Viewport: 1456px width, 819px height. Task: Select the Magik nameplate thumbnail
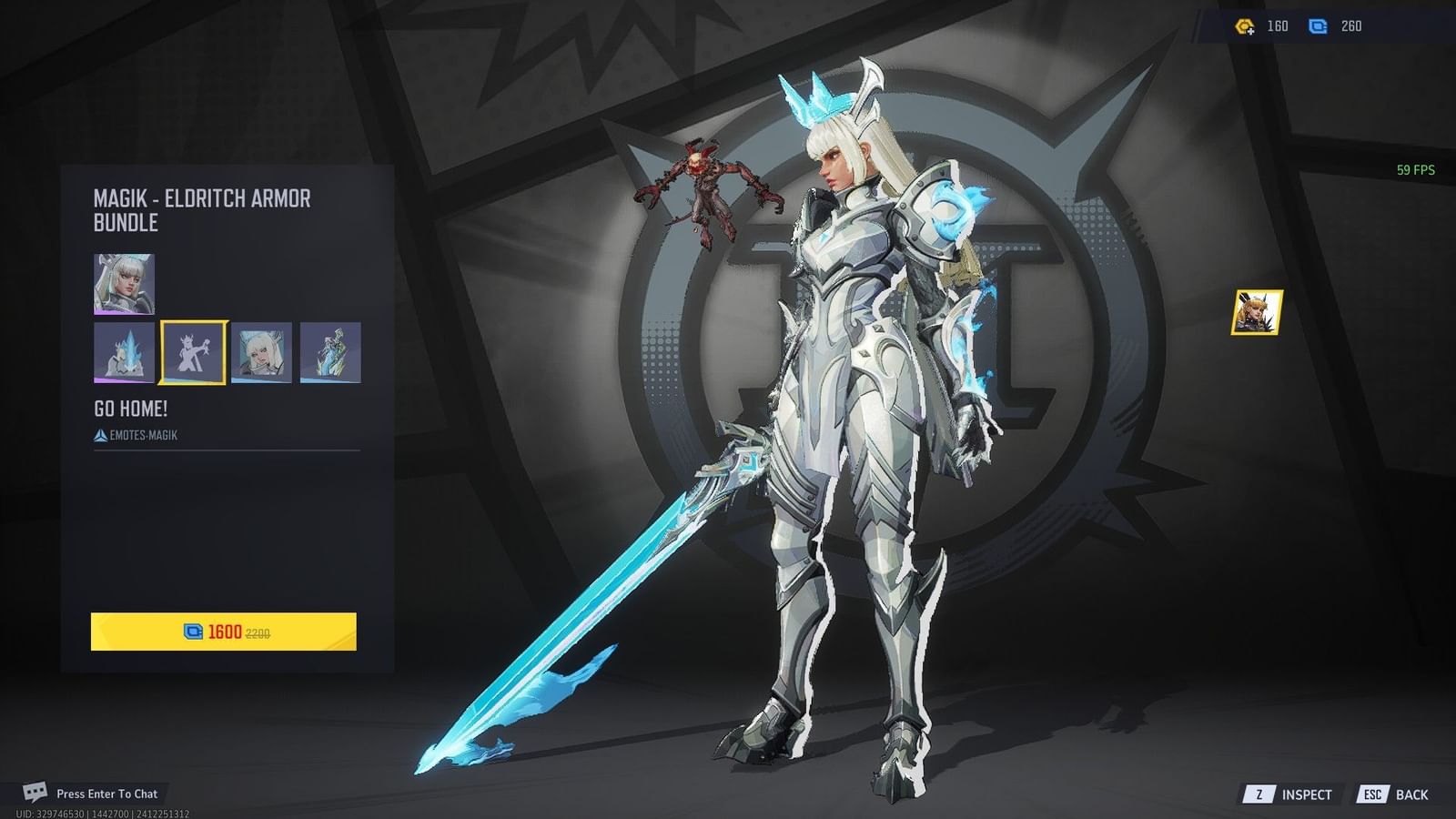tap(262, 354)
